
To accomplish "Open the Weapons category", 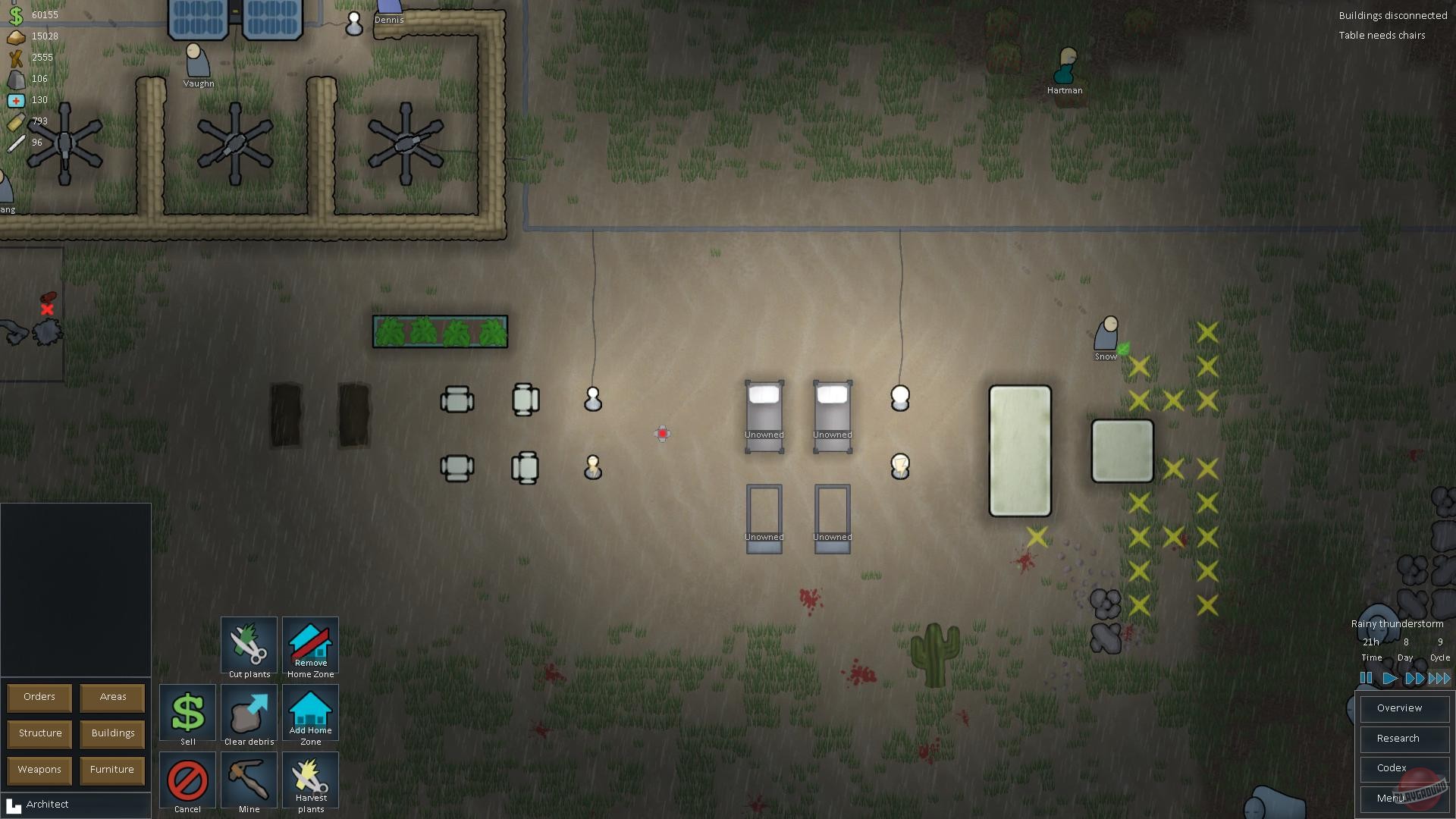I will pyautogui.click(x=39, y=770).
